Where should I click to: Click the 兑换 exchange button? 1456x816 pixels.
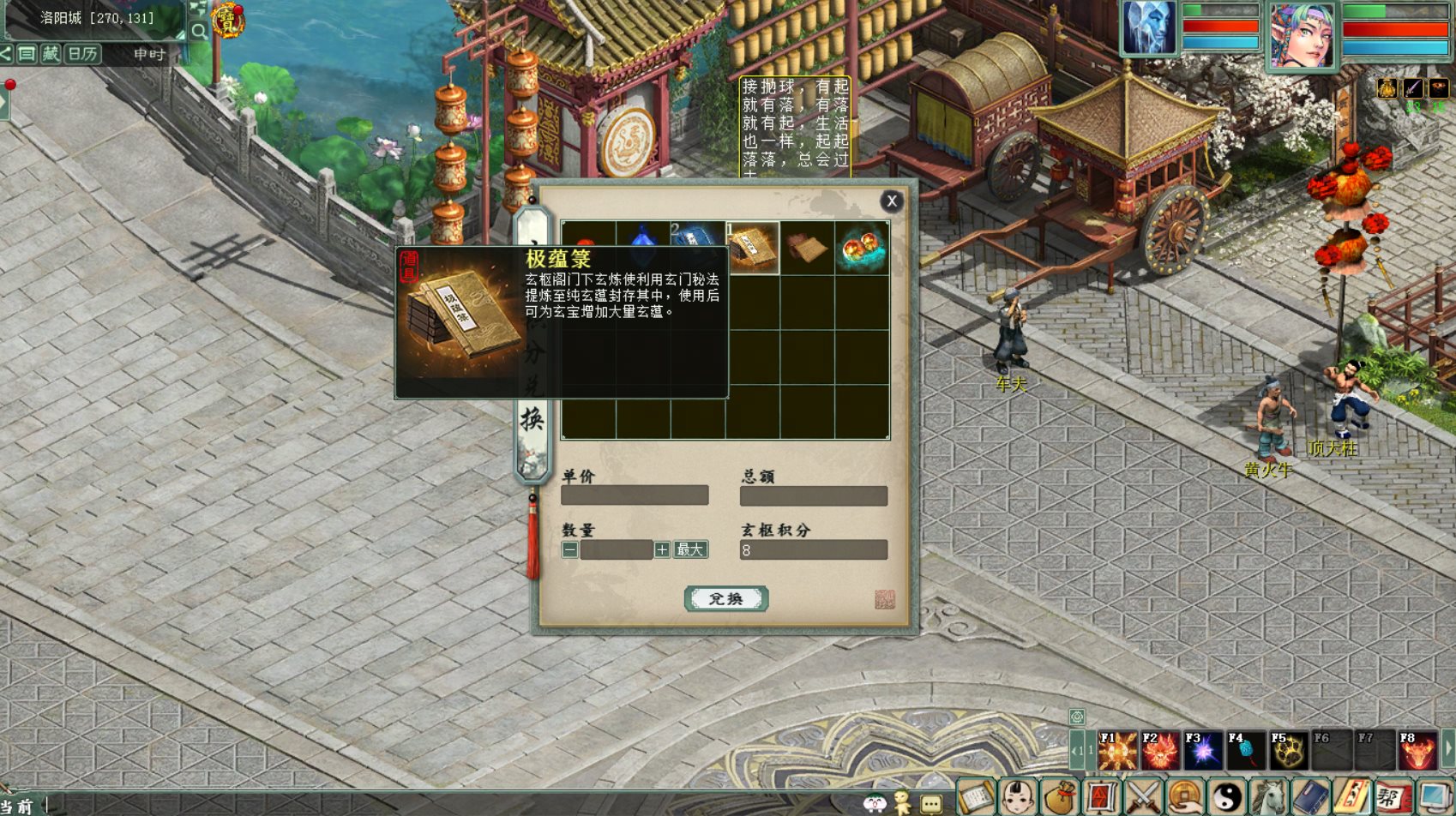coord(725,598)
